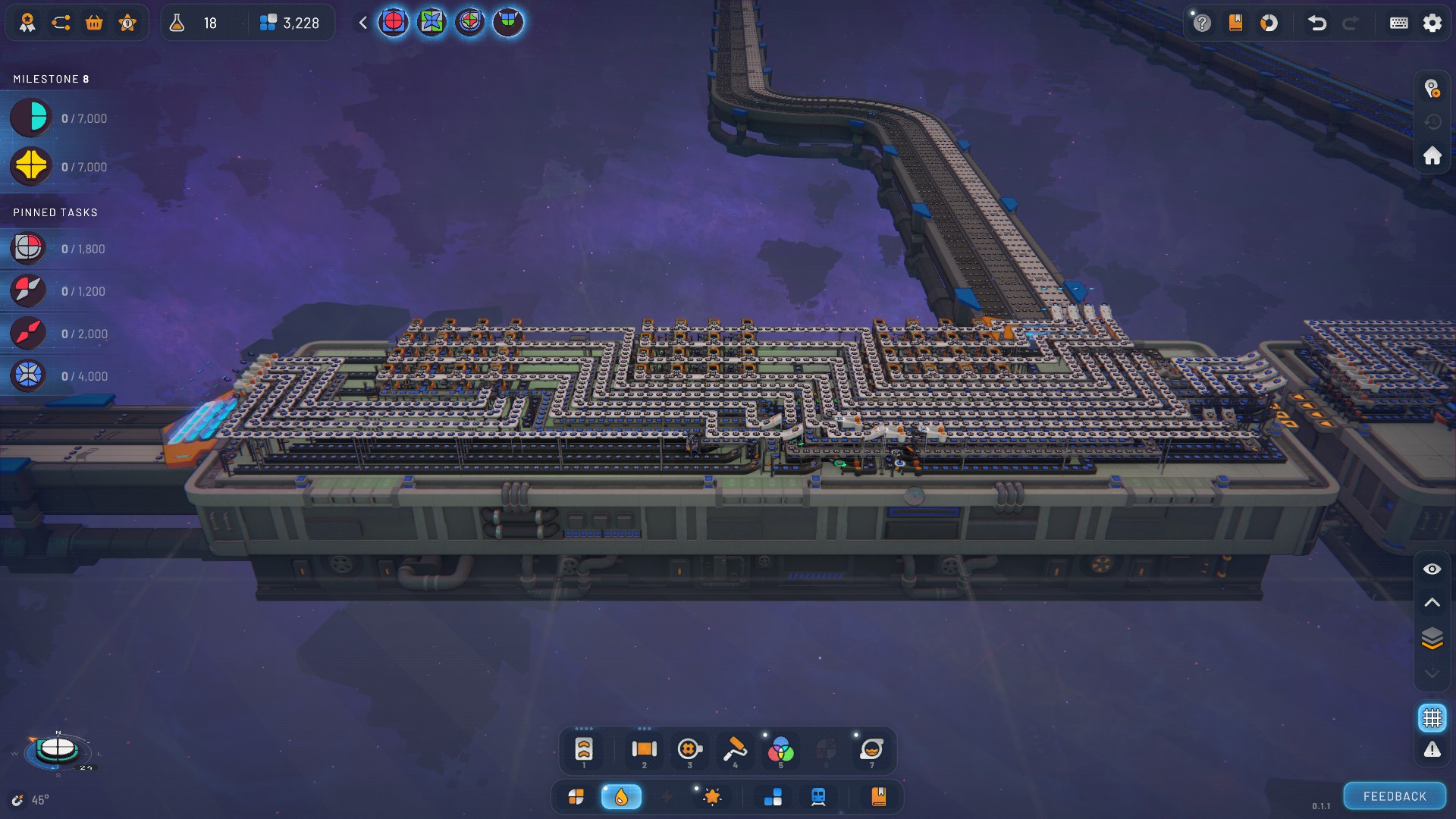Switch to the fluids droplet category
This screenshot has width=1456, height=819.
tap(621, 796)
